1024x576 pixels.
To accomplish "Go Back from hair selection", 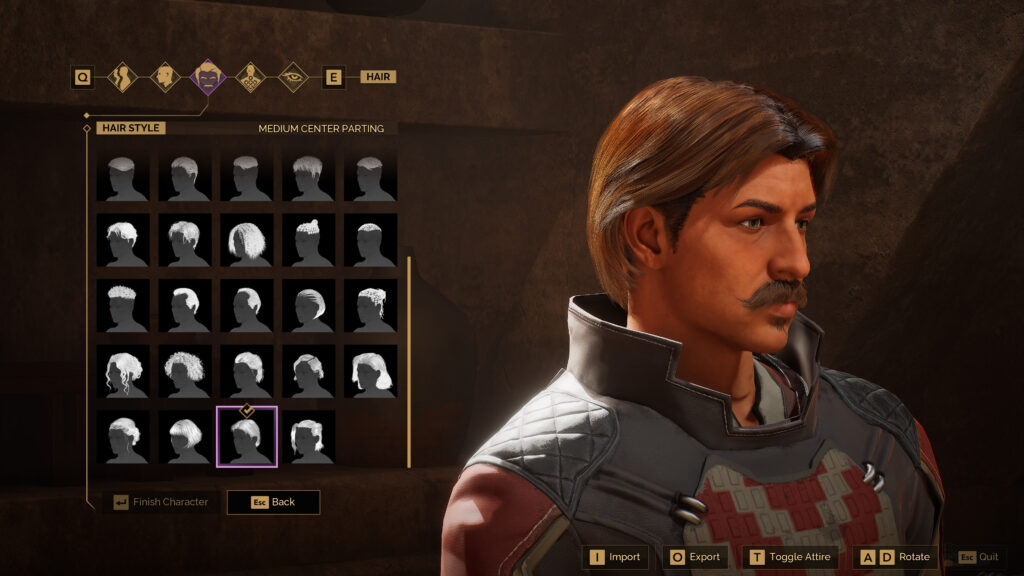I will click(274, 502).
